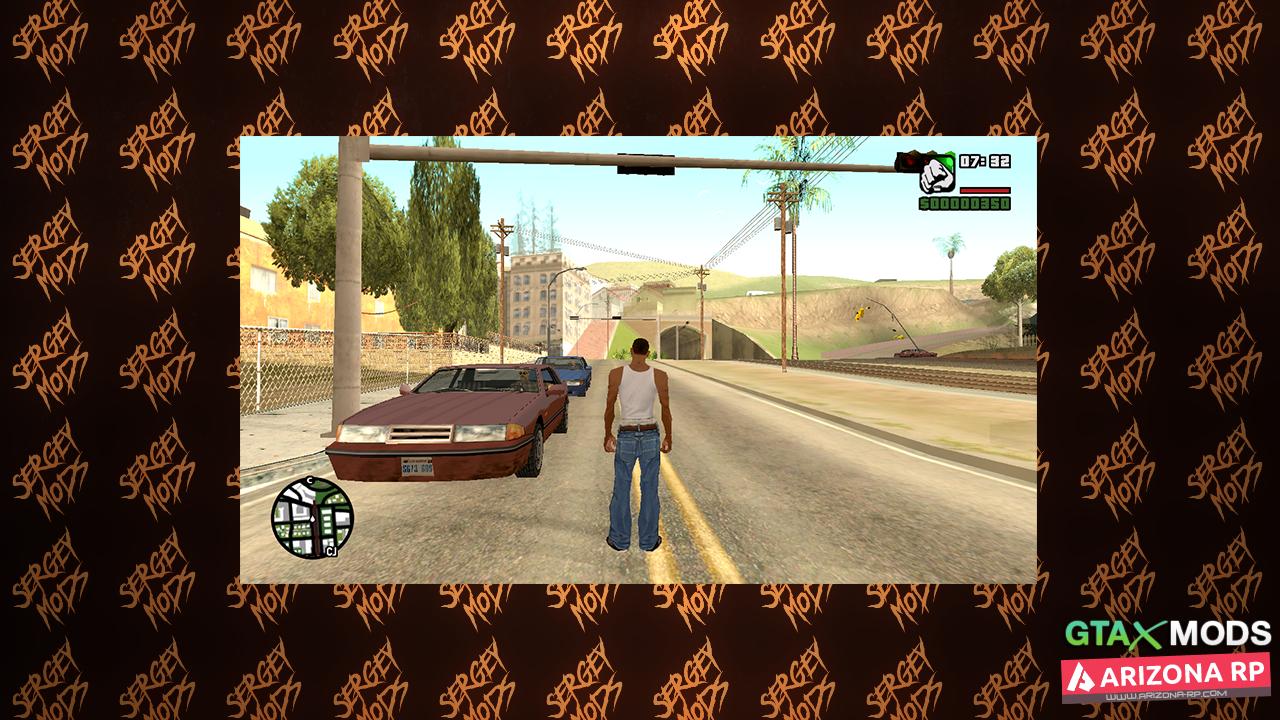Open the GTA X MODS logo
Viewport: 1280px width, 720px height.
1167,633
